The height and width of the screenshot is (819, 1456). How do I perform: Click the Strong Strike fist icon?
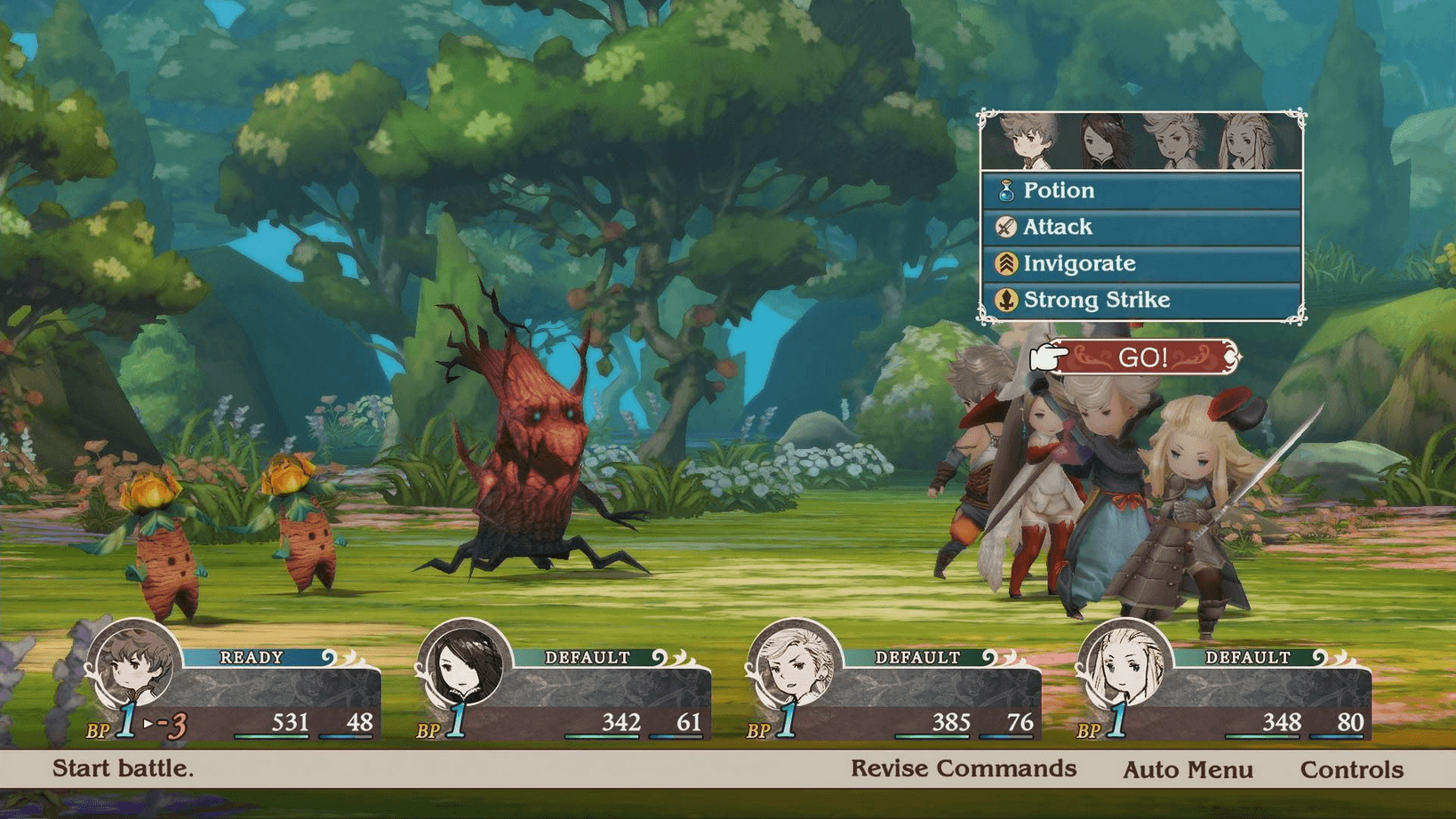[1005, 300]
